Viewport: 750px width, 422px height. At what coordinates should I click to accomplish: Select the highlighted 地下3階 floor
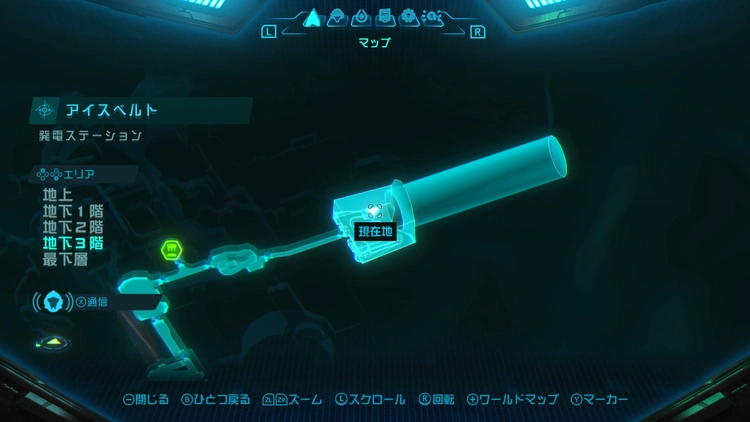72,243
